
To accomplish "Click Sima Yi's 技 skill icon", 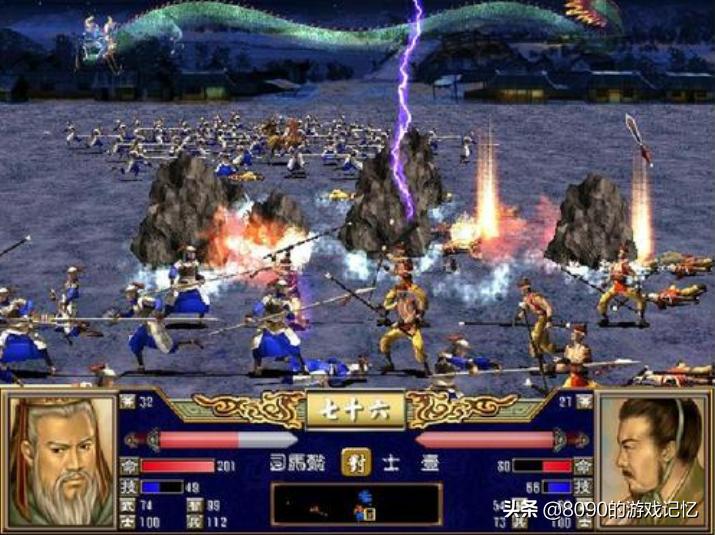I will pyautogui.click(x=128, y=486).
